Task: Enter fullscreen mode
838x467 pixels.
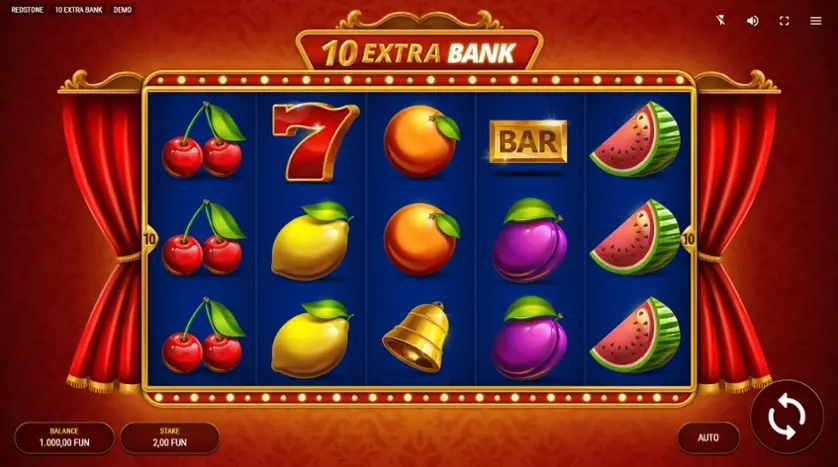Action: [784, 20]
